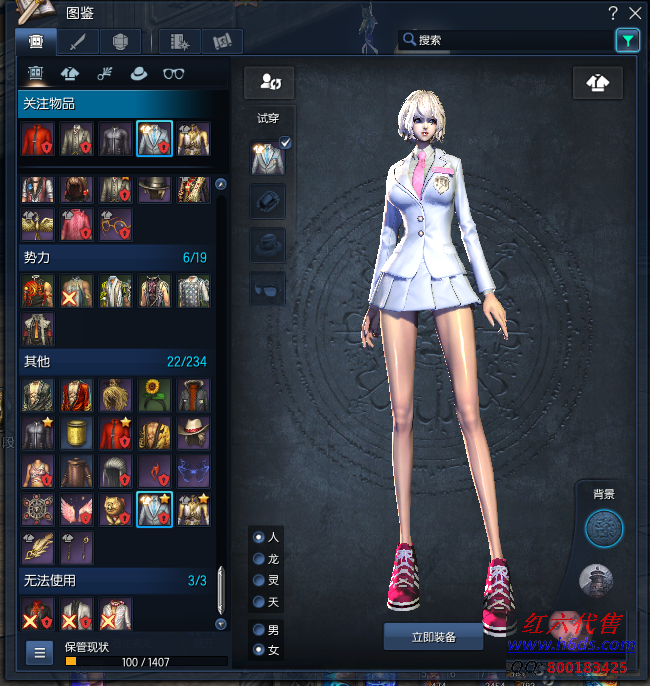Click the 搜索 search field
650x686 pixels.
click(x=505, y=40)
